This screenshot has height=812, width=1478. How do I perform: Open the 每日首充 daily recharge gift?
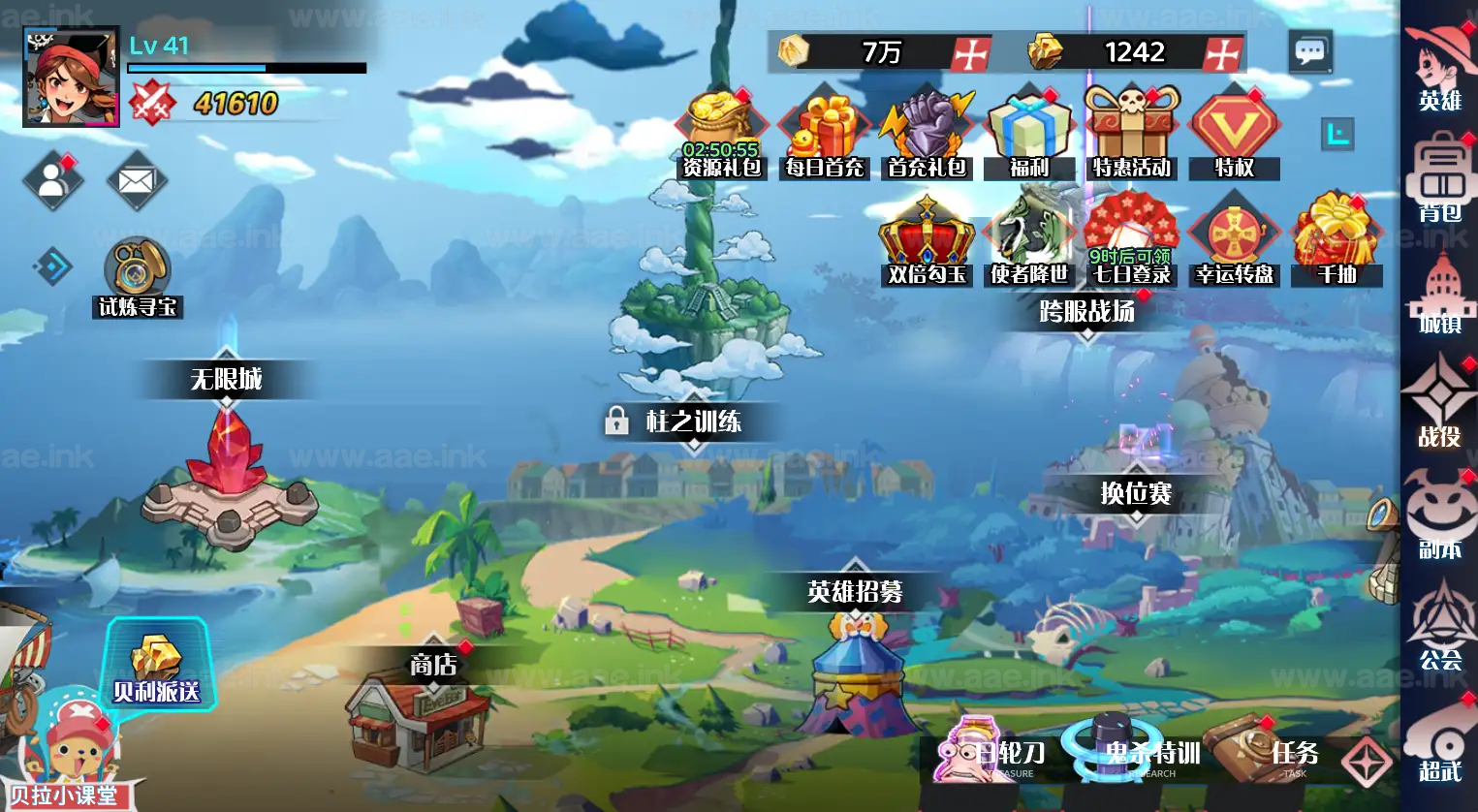[x=825, y=136]
